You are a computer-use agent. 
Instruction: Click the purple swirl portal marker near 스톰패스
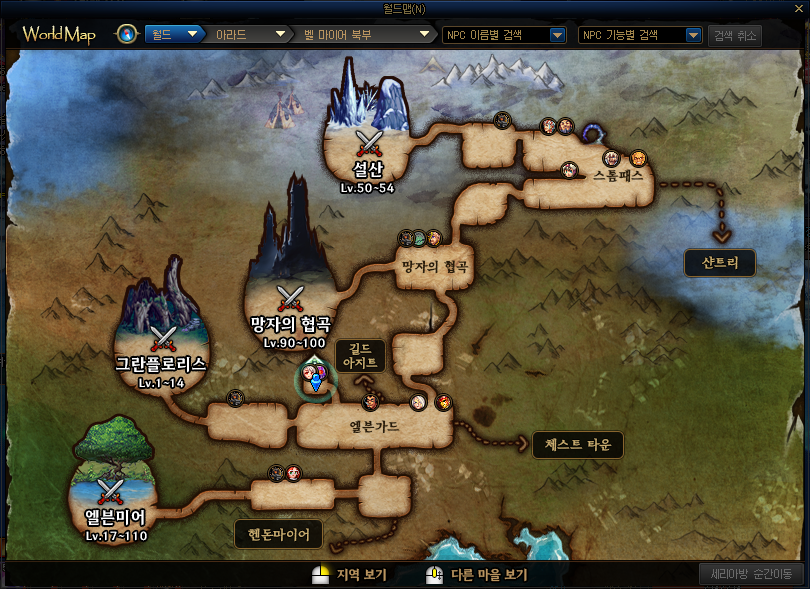595,133
